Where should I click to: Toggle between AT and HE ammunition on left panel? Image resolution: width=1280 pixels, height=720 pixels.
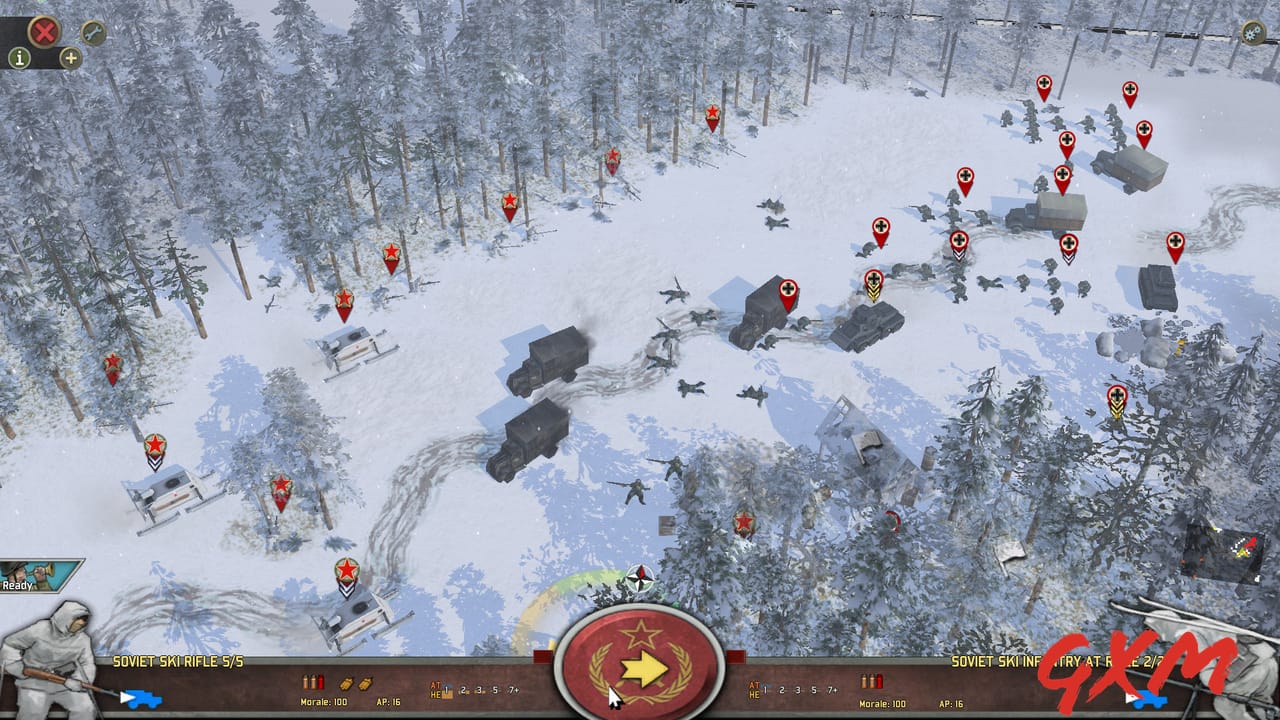pyautogui.click(x=436, y=691)
